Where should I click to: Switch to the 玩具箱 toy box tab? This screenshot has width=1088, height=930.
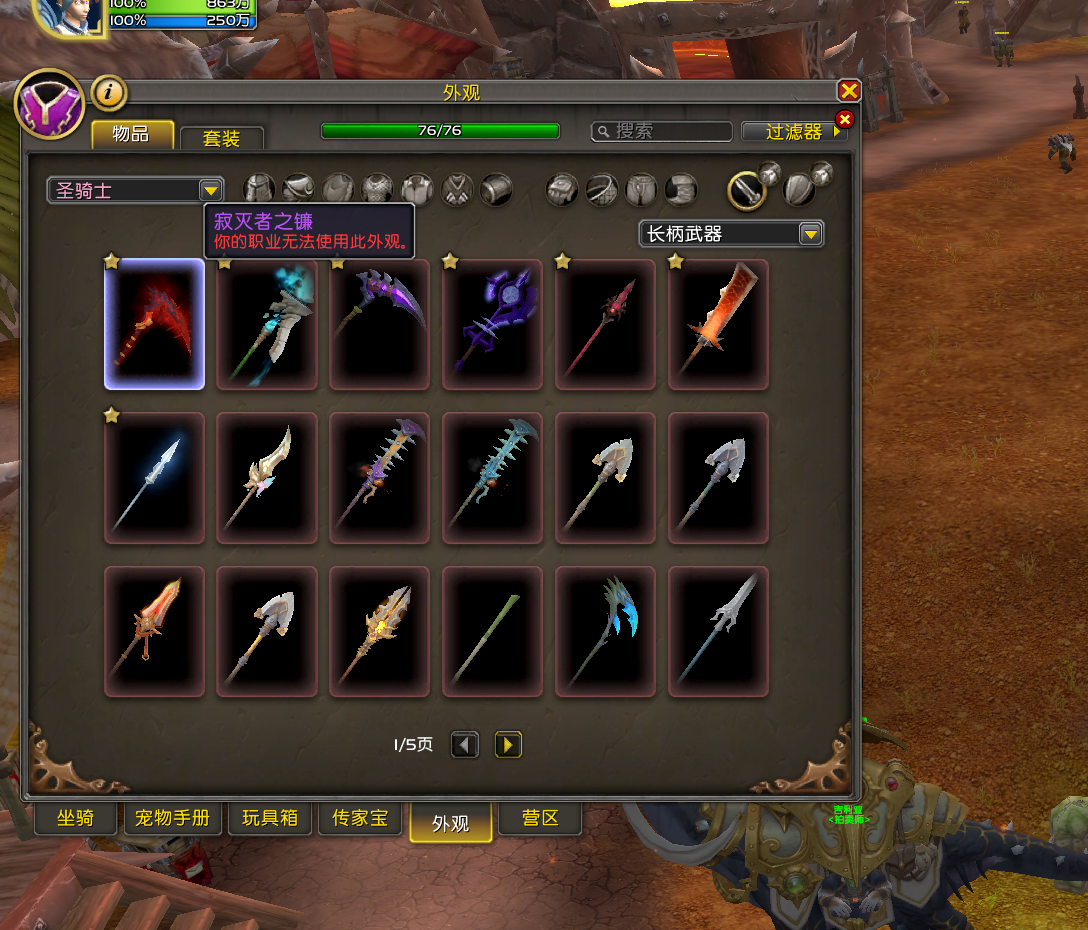tap(270, 818)
